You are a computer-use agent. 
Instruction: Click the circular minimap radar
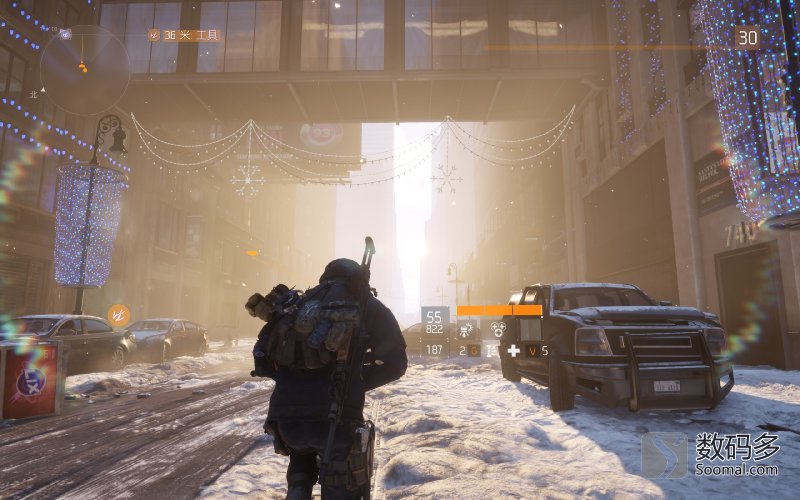coord(84,69)
